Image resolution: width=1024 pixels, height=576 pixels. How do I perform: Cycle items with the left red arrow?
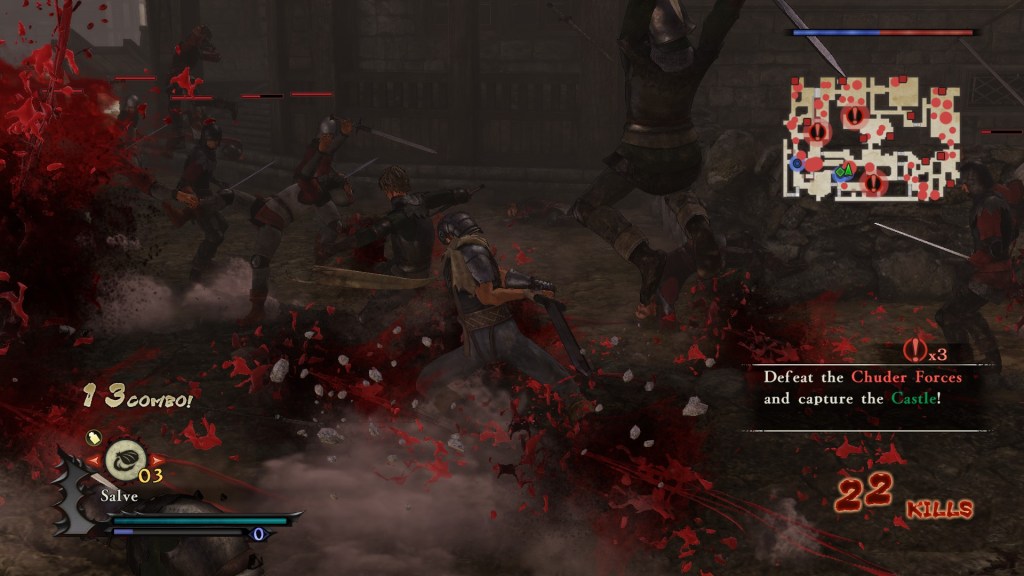pos(97,460)
